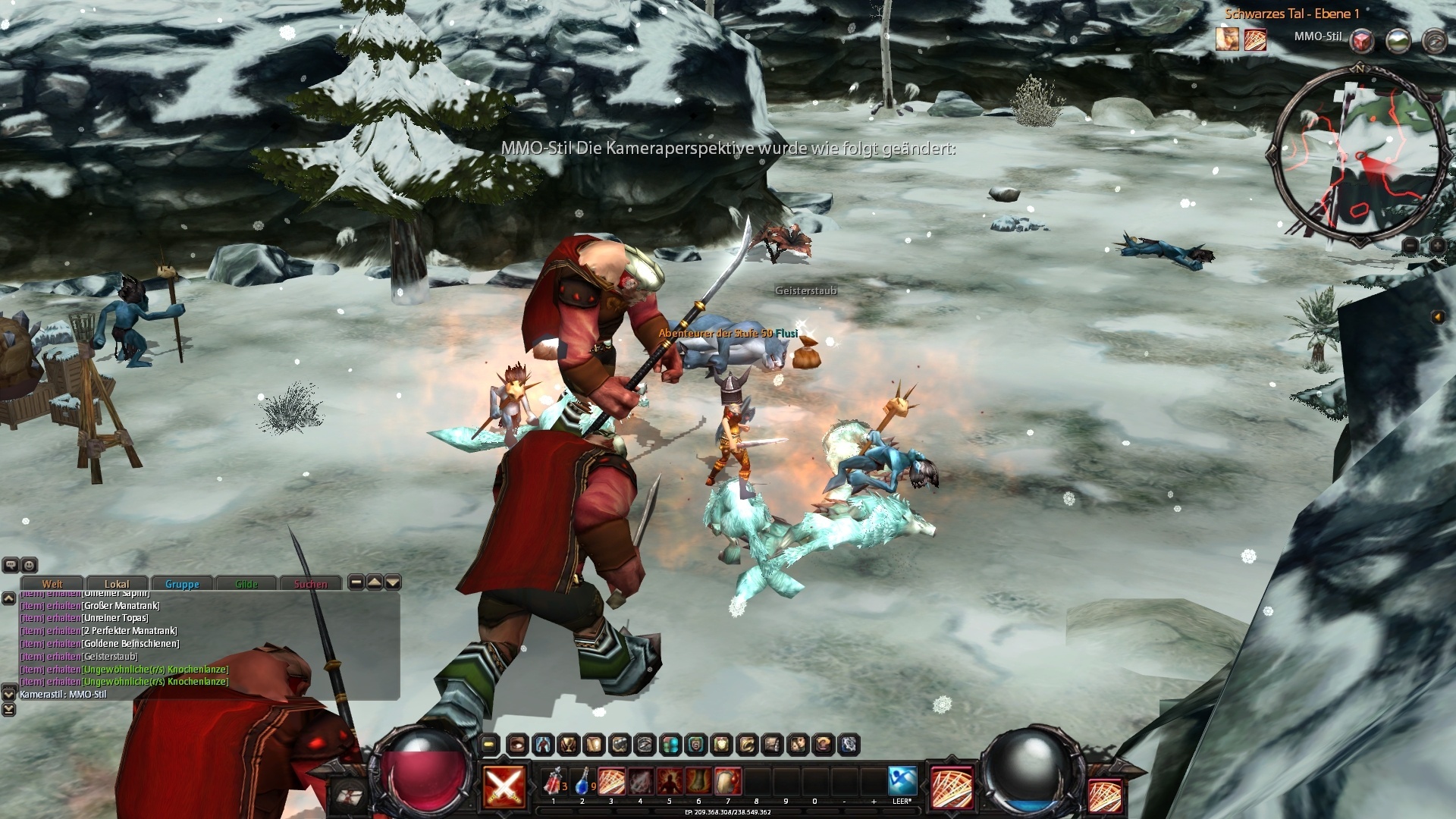Trigger the foot stomp skill in slot 6
This screenshot has height=819, width=1456.
click(698, 781)
